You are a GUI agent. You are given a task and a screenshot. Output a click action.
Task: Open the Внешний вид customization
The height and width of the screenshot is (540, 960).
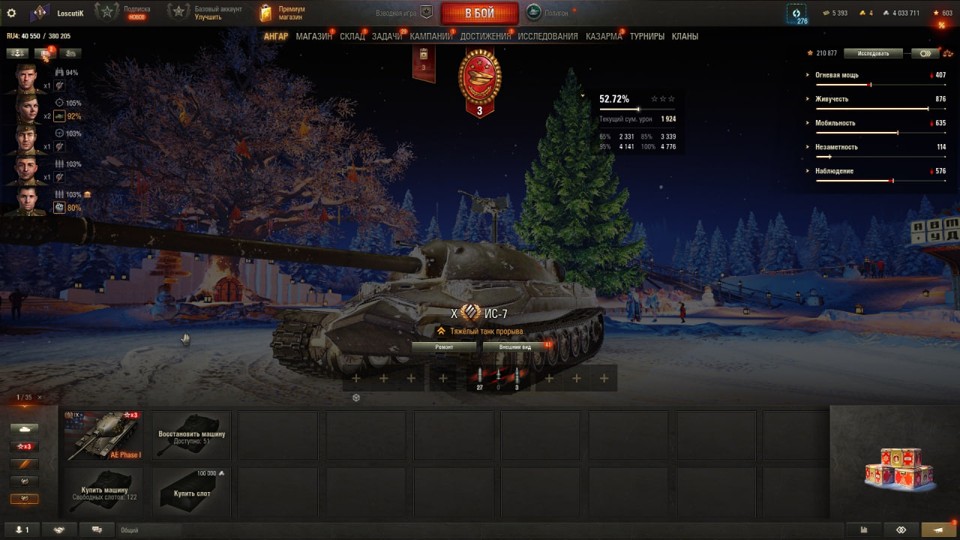click(512, 346)
